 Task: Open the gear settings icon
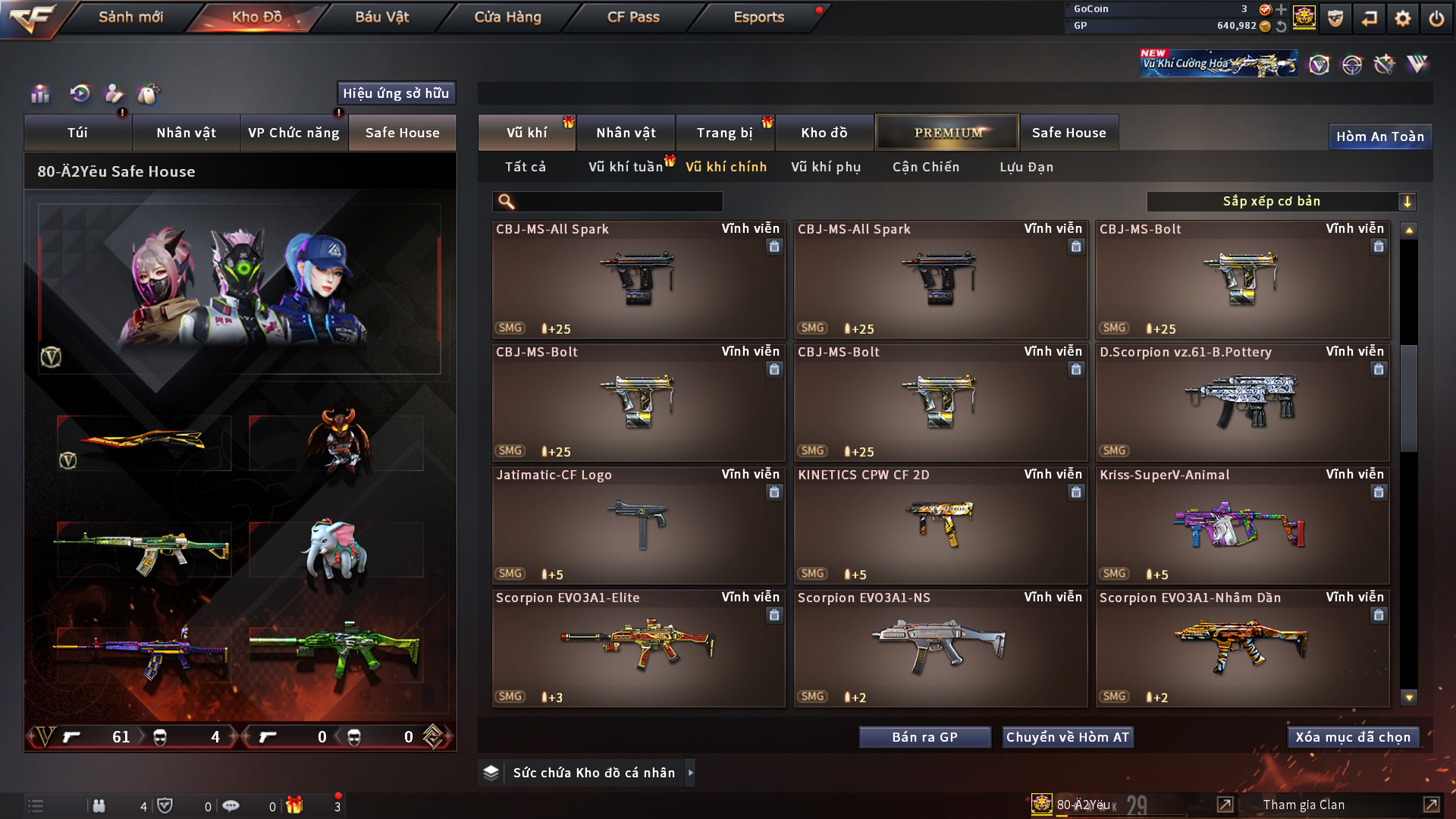click(1403, 18)
